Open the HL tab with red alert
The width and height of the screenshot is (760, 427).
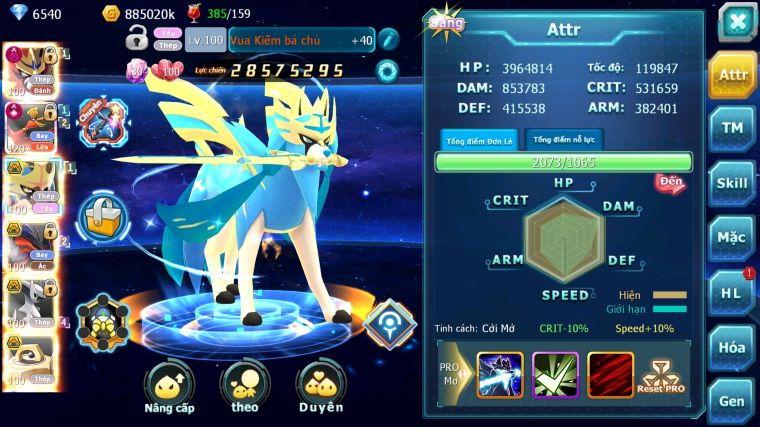pyautogui.click(x=732, y=292)
